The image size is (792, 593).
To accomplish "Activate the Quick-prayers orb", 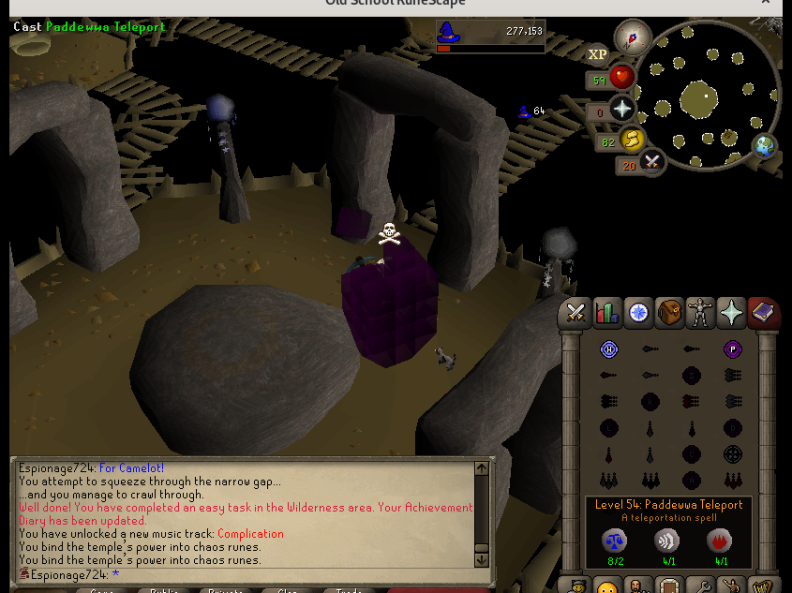I will pos(622,110).
